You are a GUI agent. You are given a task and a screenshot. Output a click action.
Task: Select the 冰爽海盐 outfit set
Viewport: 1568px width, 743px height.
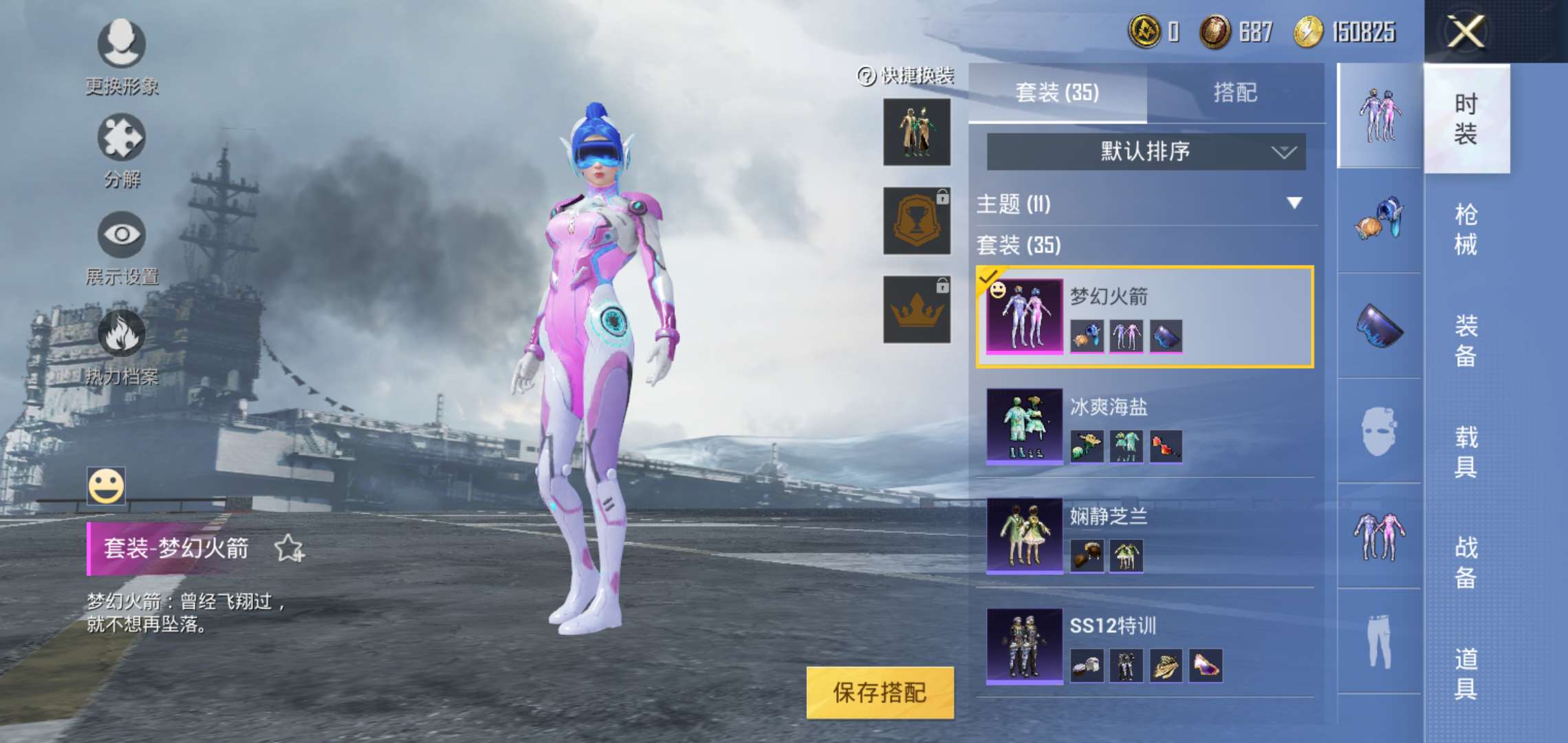tap(1144, 426)
